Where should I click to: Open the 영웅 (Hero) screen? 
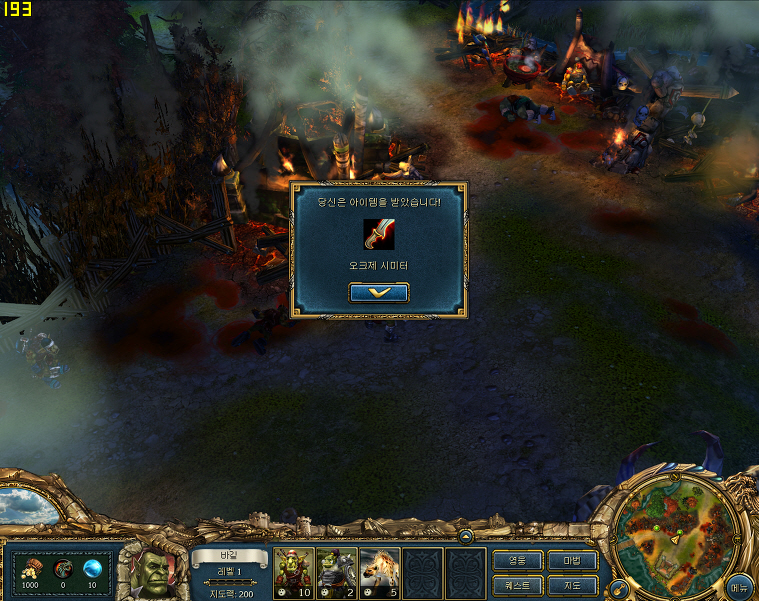[x=518, y=561]
